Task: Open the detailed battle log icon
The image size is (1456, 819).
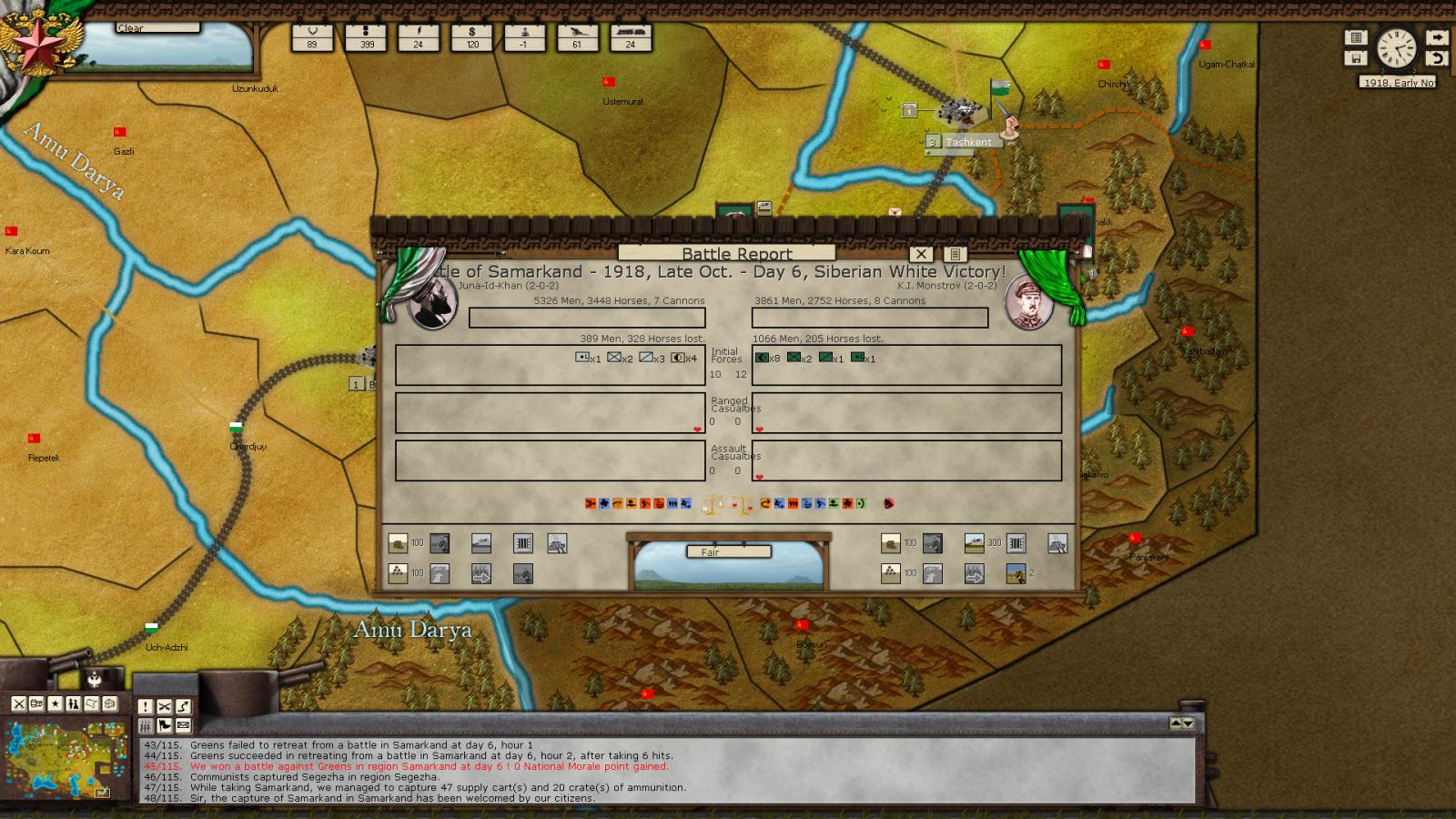Action: click(955, 254)
